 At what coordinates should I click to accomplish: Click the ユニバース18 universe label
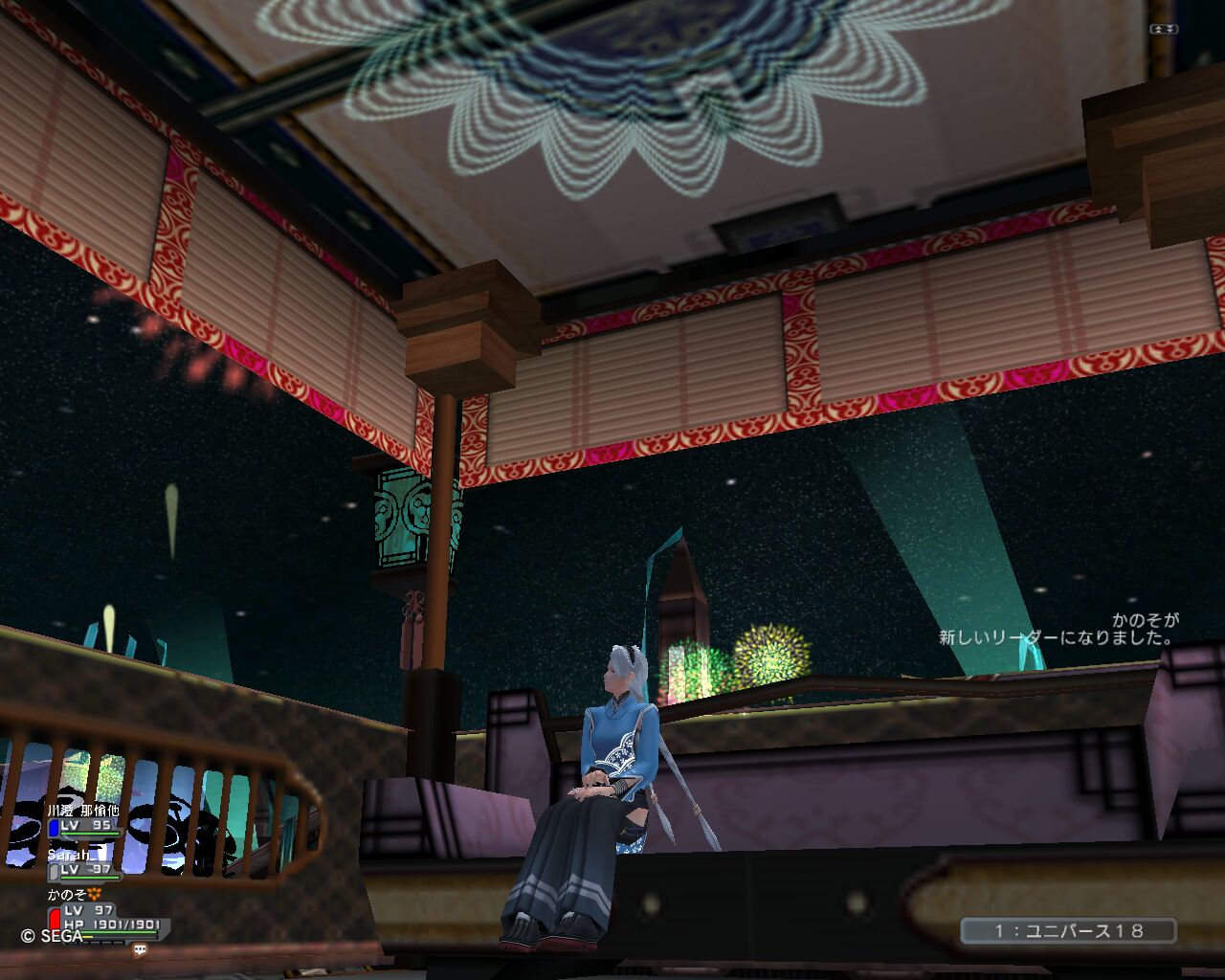(x=1068, y=930)
